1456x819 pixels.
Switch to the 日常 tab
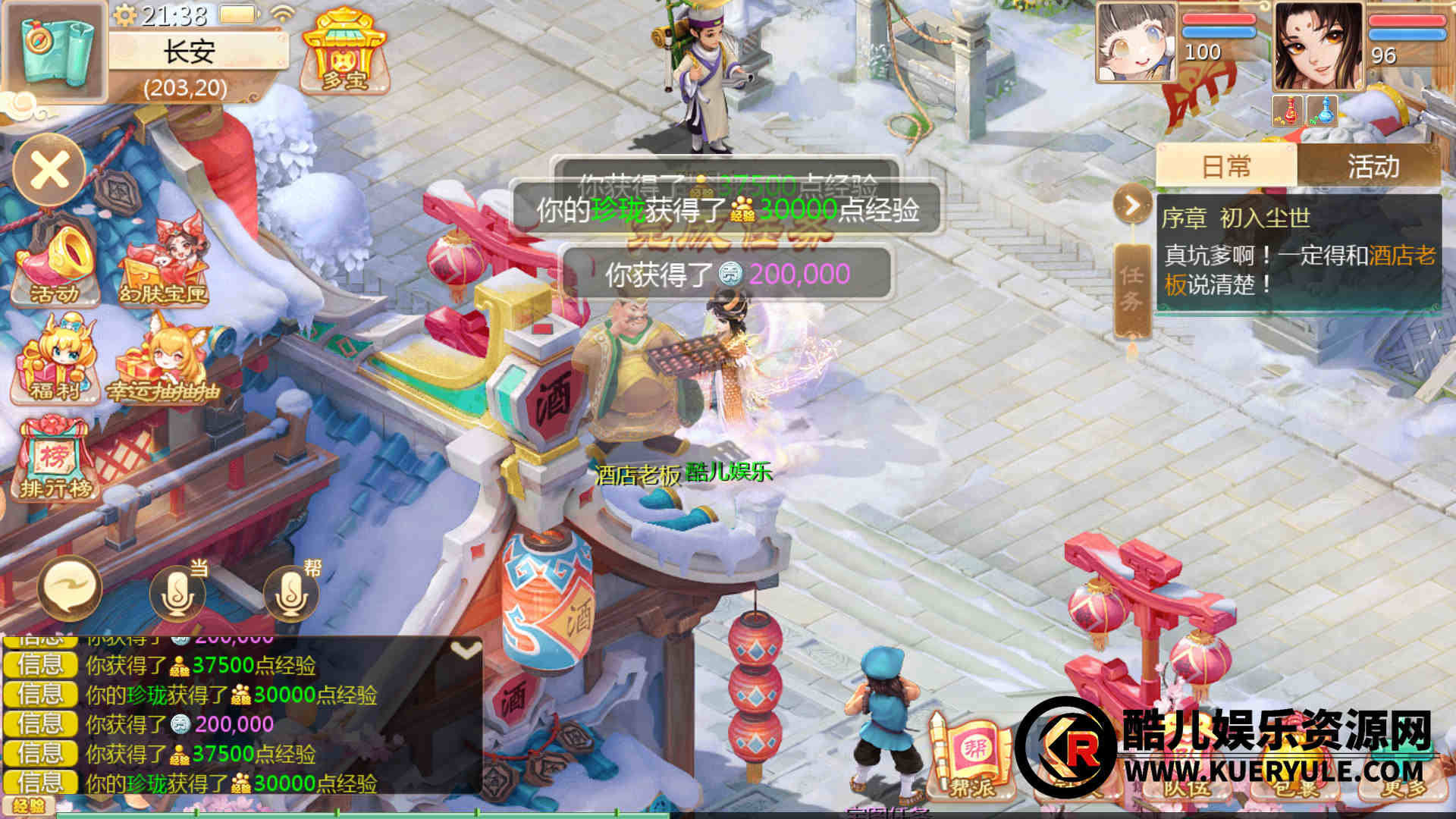point(1226,166)
